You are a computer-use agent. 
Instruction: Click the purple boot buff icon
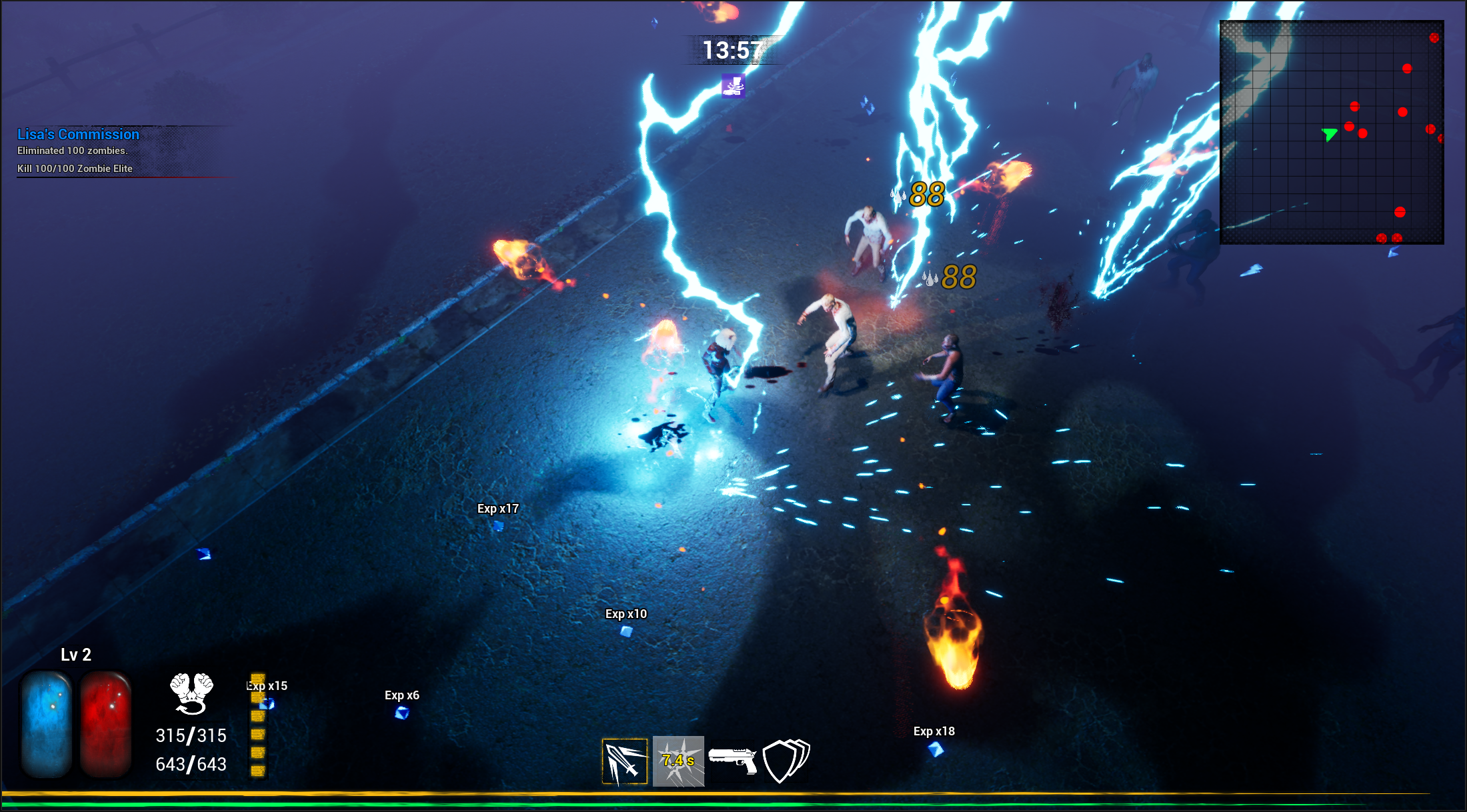coord(733,86)
